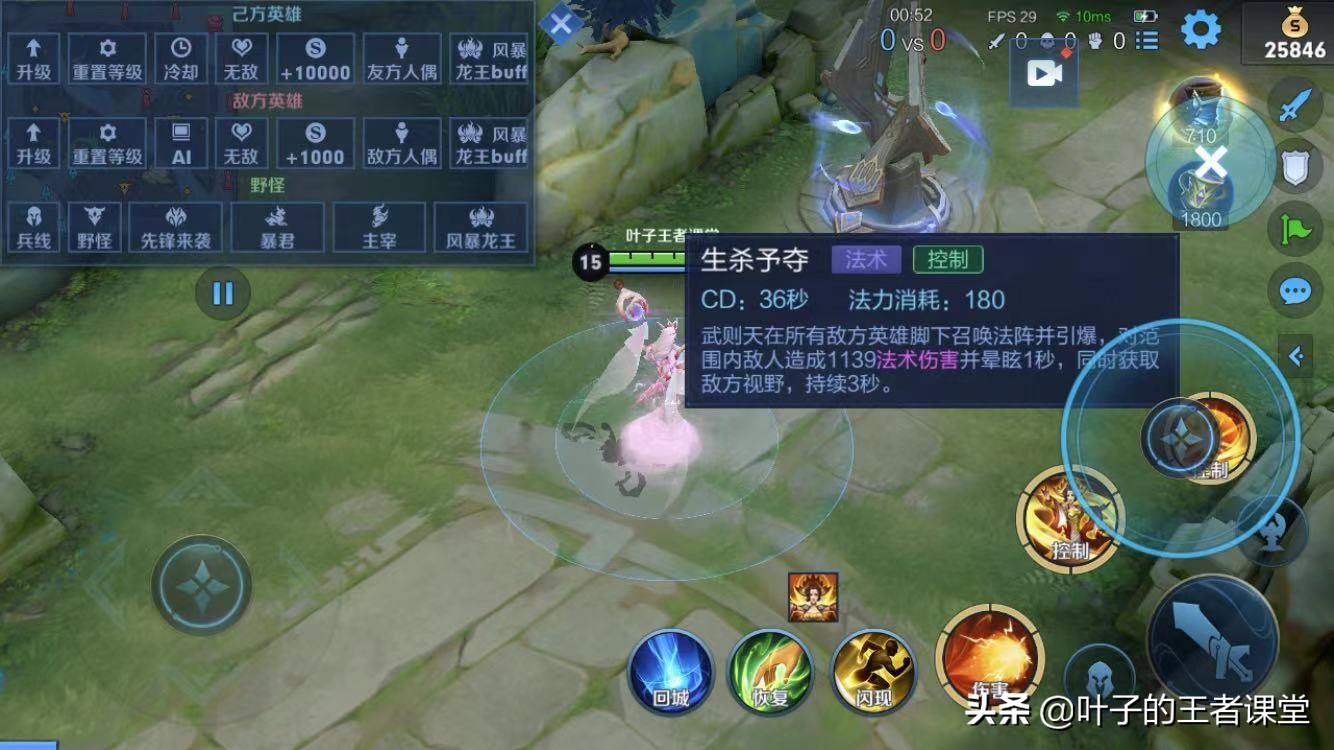The height and width of the screenshot is (750, 1334).
Task: Start the video recording button above the scoreboard
Action: [1044, 71]
